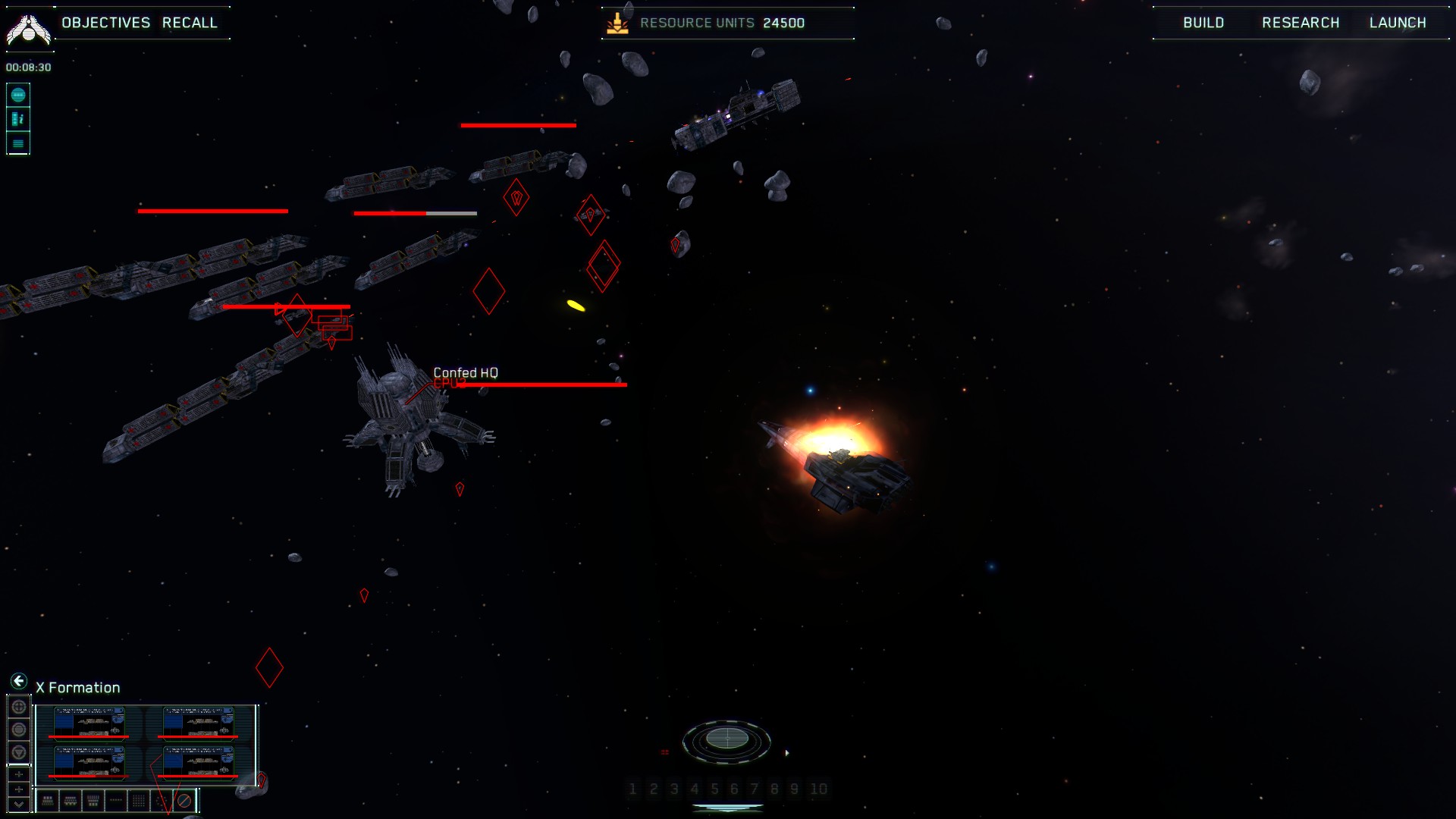1456x819 pixels.
Task: Select control group 10
Action: (818, 789)
